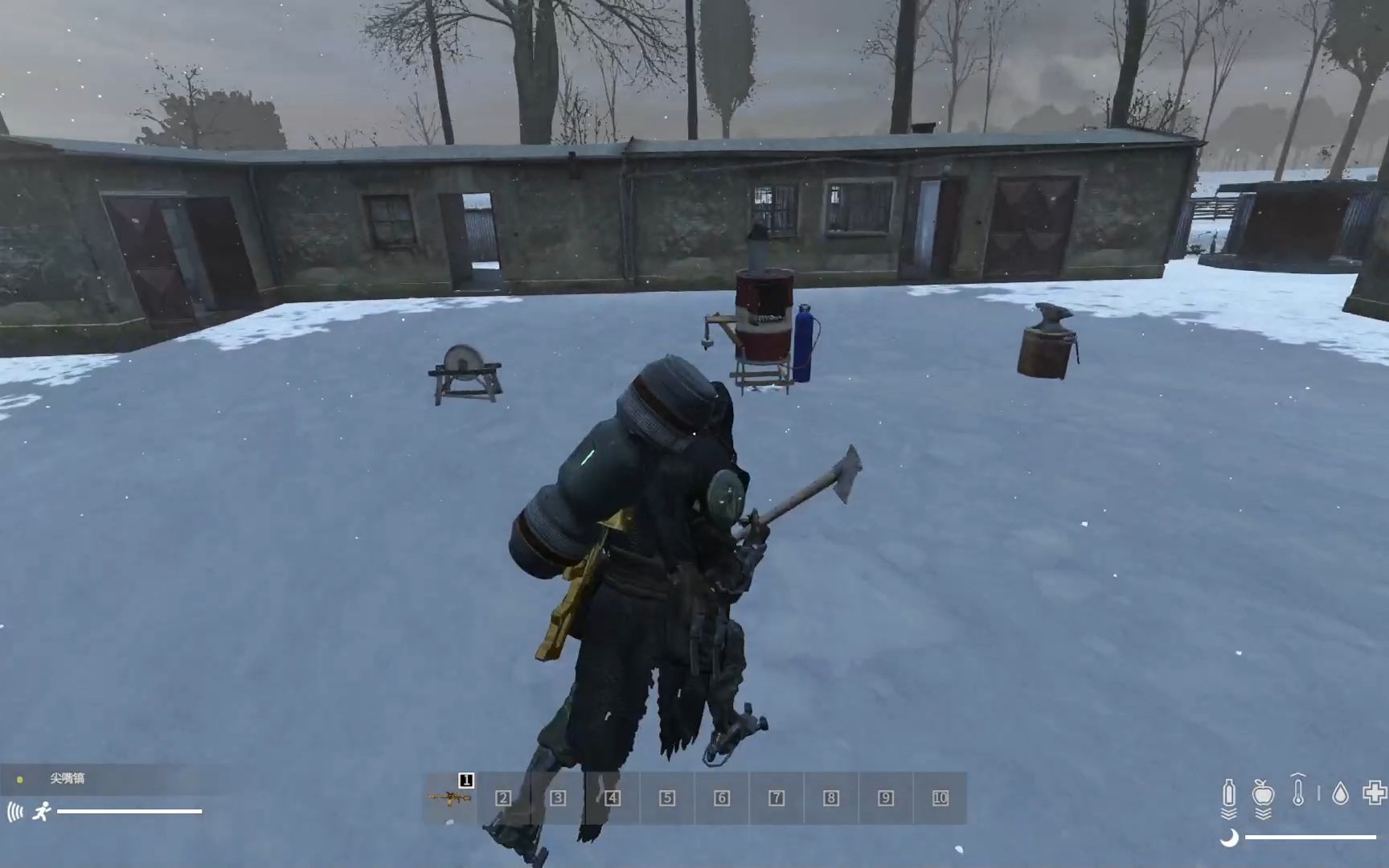Click the green item condition dot

pyautogui.click(x=19, y=780)
